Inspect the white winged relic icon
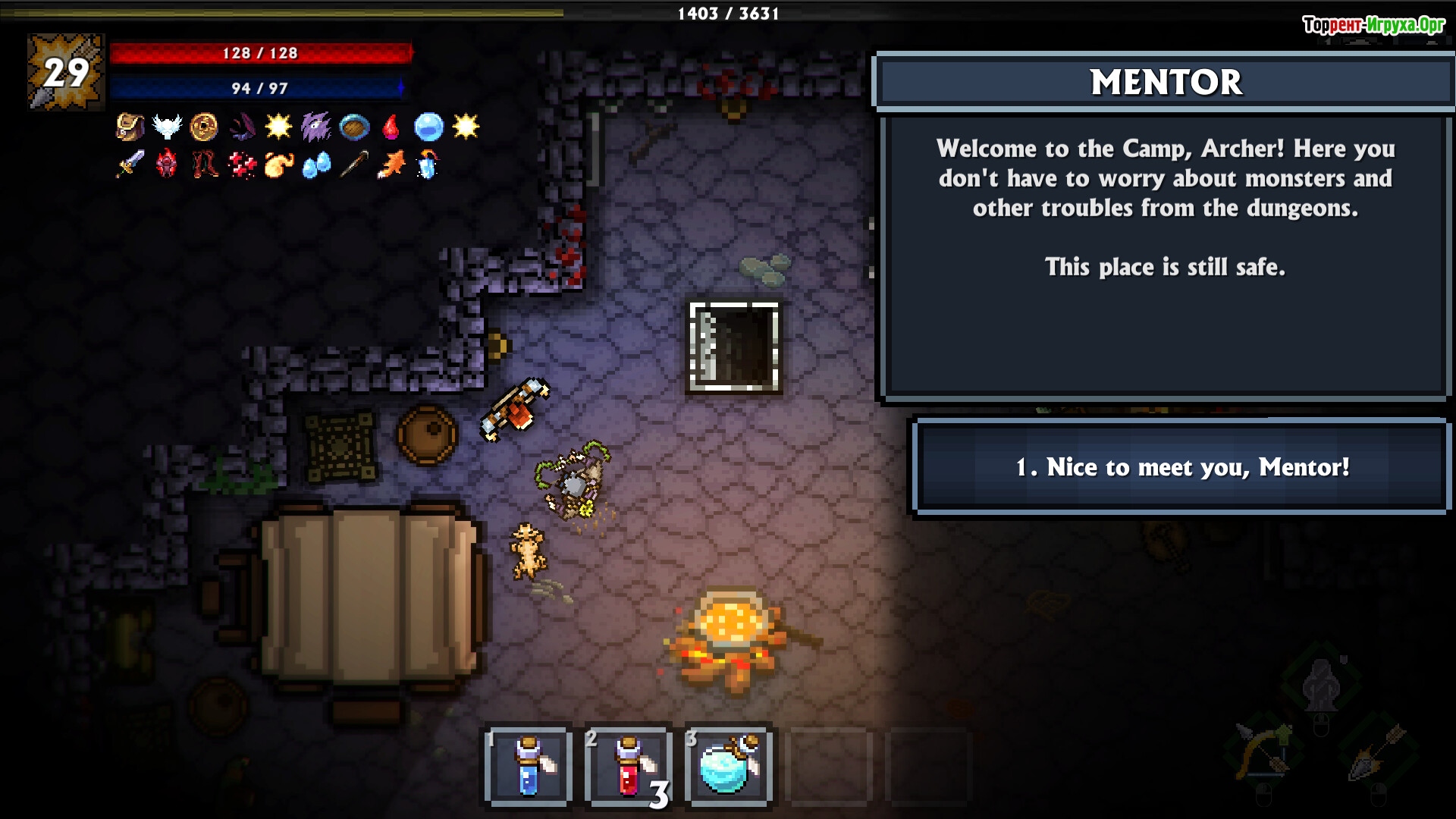 [x=167, y=127]
